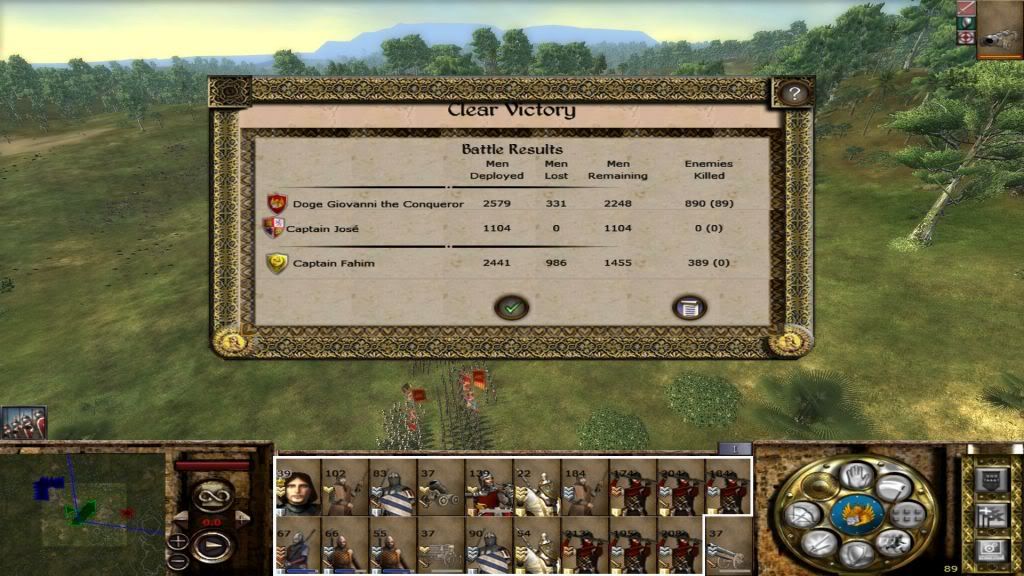Click the question mark help button
1024x576 pixels.
794,94
